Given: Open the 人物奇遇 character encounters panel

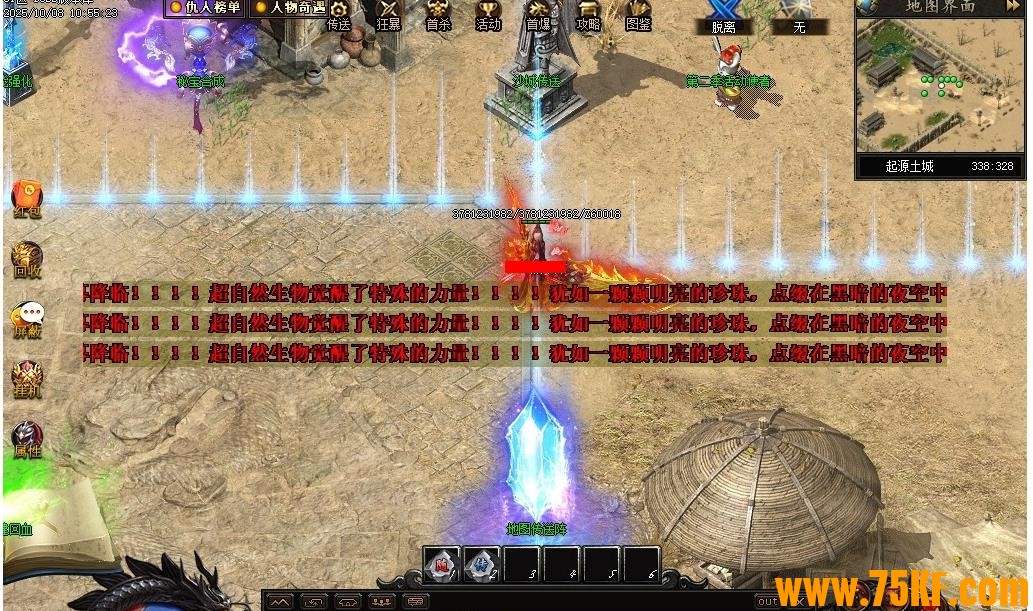Looking at the screenshot, I should coord(290,8).
